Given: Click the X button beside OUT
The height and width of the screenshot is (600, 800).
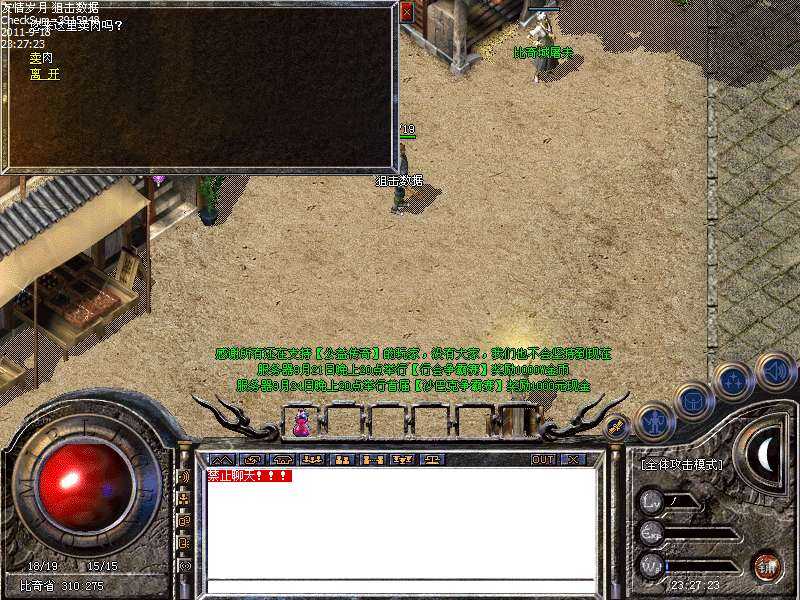Looking at the screenshot, I should coord(572,460).
